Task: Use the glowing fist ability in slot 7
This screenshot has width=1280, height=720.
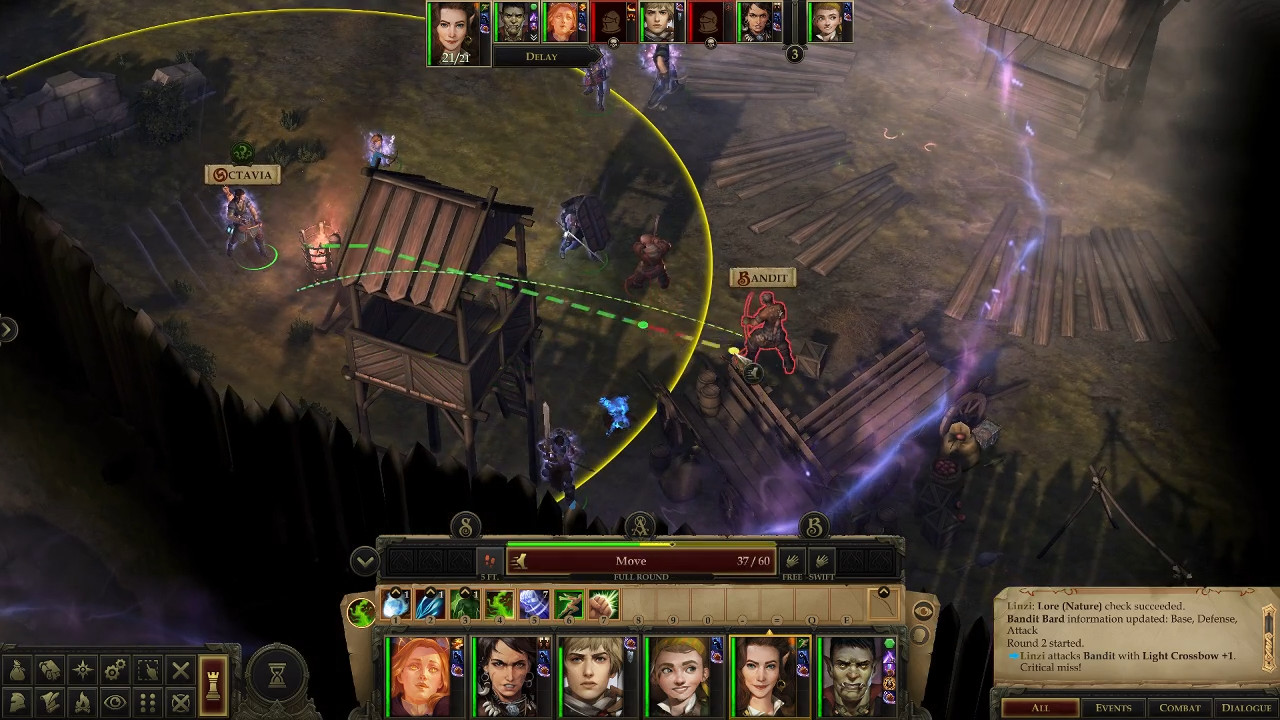Action: [601, 605]
